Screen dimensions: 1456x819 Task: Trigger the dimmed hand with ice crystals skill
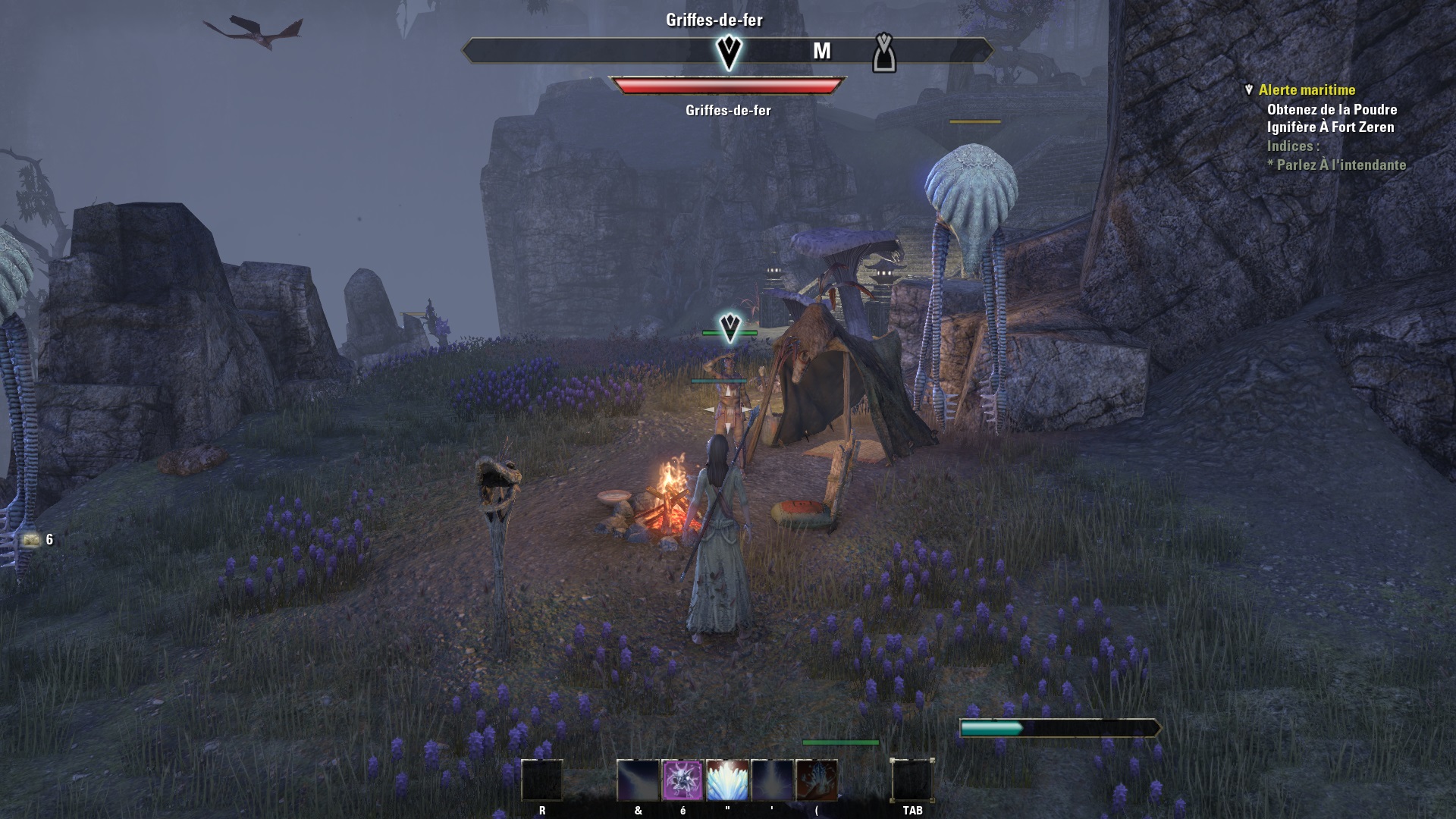pyautogui.click(x=817, y=780)
